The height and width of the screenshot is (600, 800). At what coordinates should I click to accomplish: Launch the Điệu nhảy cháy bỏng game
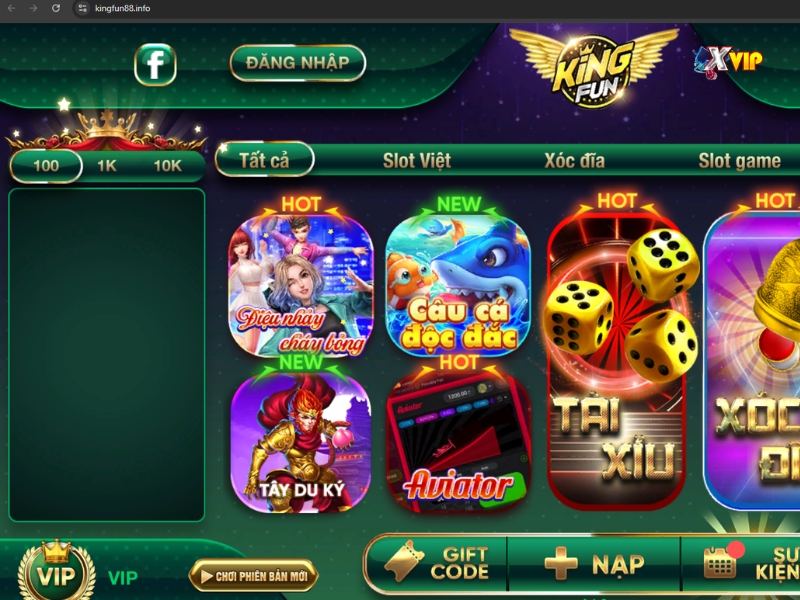coord(301,287)
